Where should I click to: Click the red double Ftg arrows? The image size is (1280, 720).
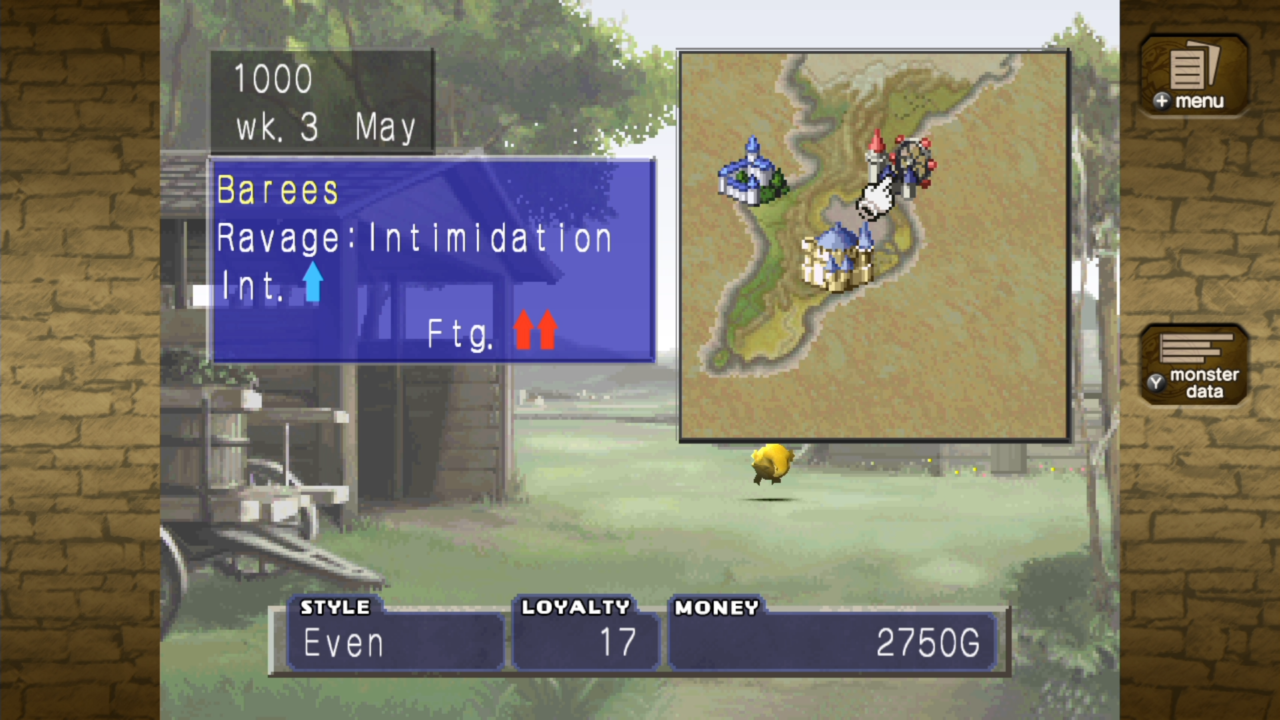pos(535,330)
